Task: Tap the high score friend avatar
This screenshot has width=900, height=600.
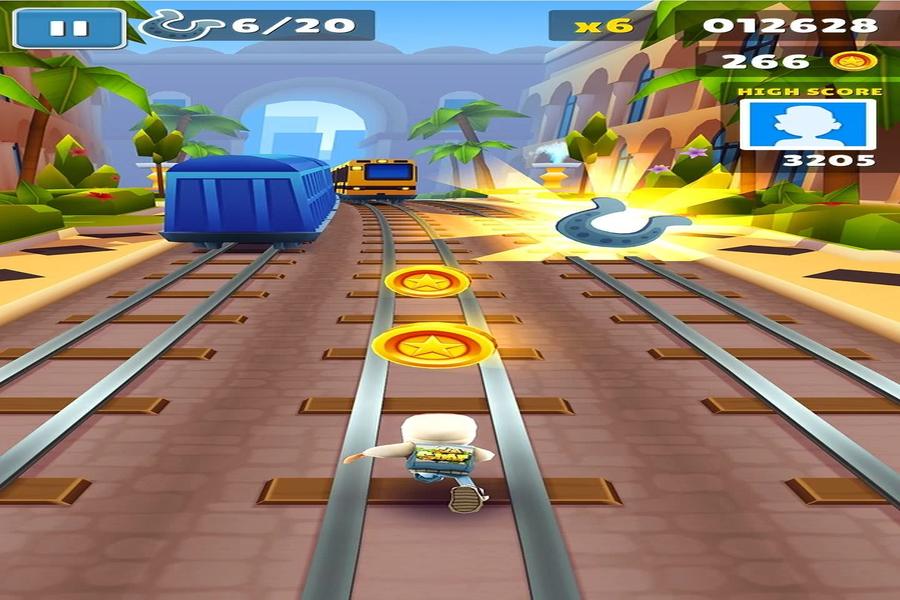Action: [x=807, y=124]
